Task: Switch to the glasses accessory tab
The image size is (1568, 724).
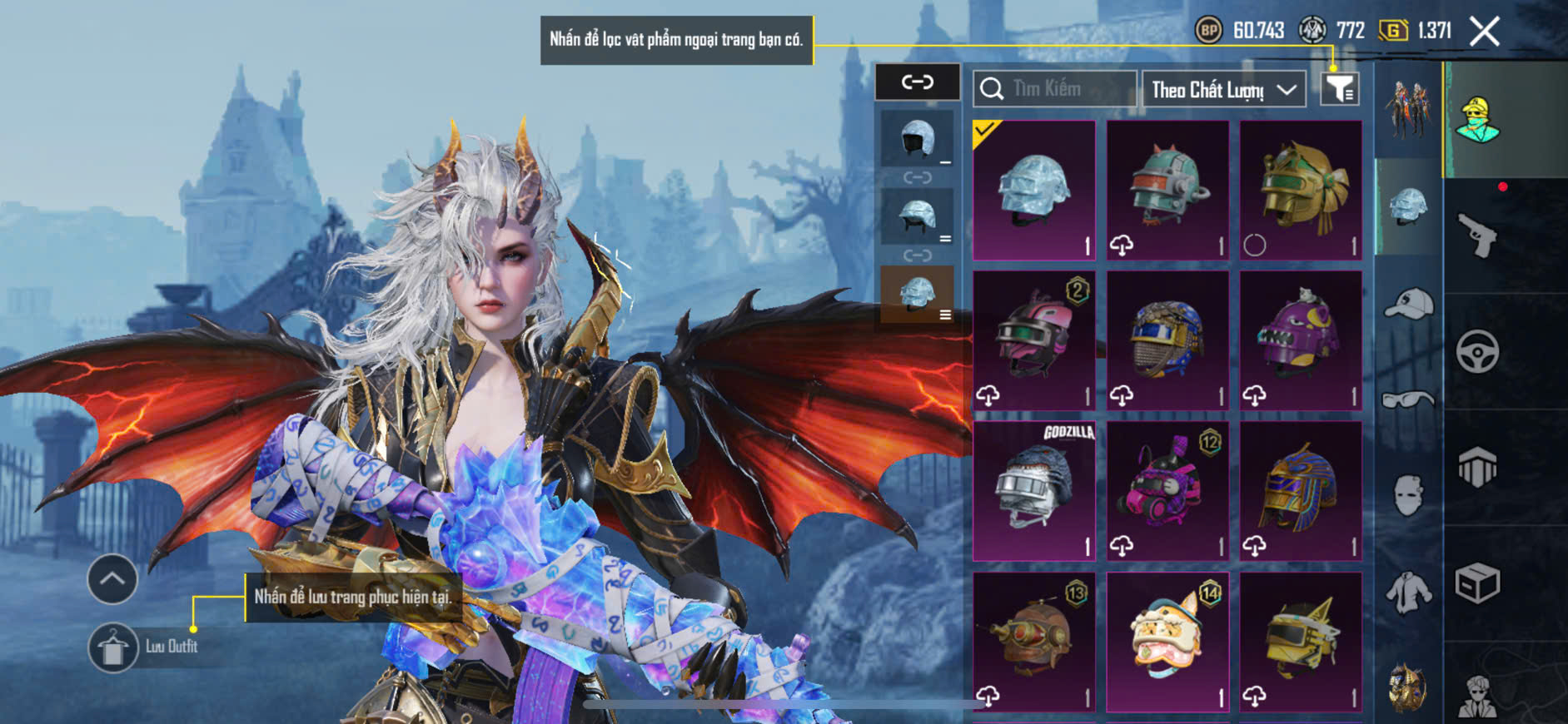Action: pos(1408,400)
